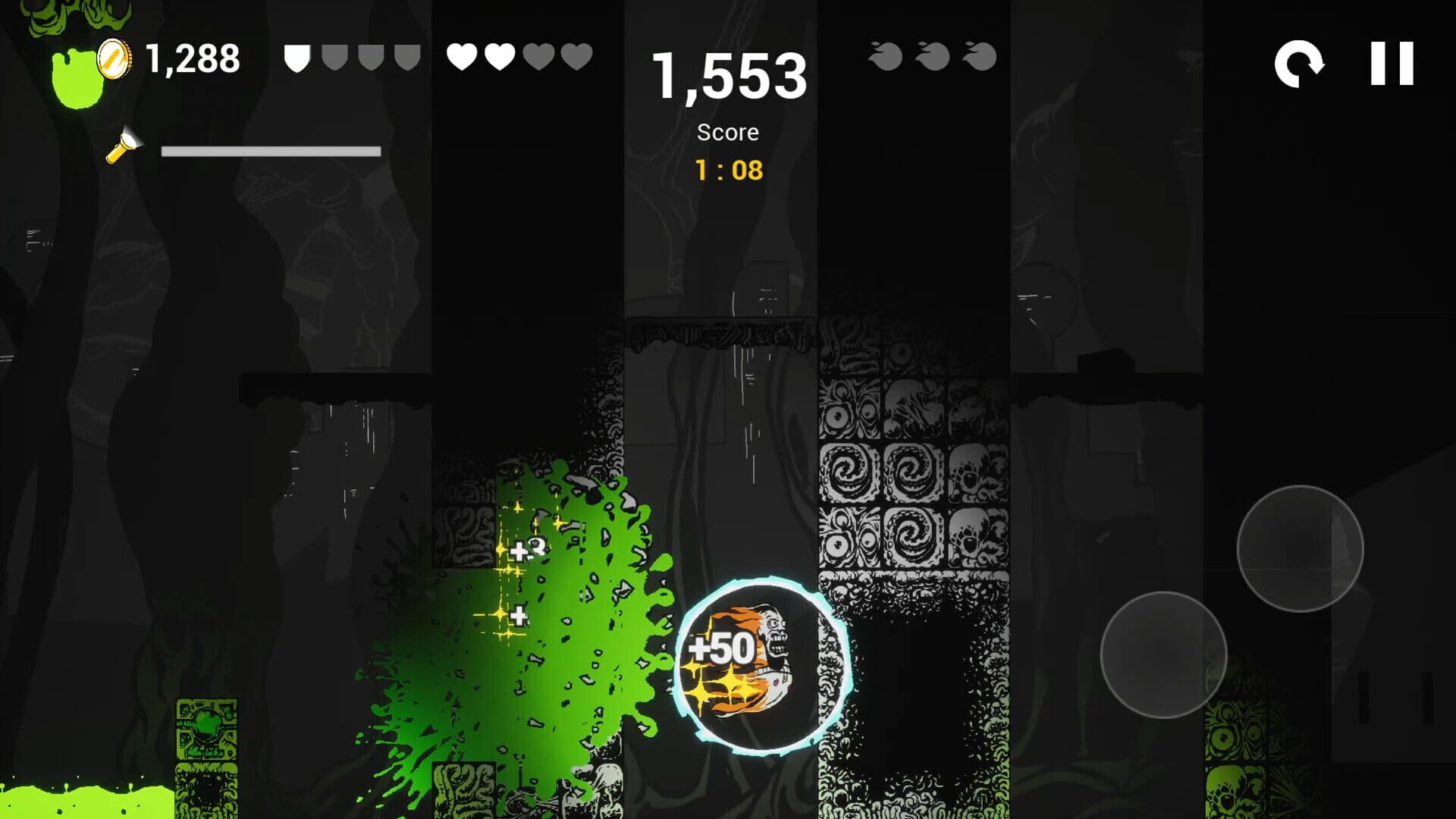The height and width of the screenshot is (819, 1456).
Task: Tap the yellow 1:08 timer
Action: pos(728,171)
